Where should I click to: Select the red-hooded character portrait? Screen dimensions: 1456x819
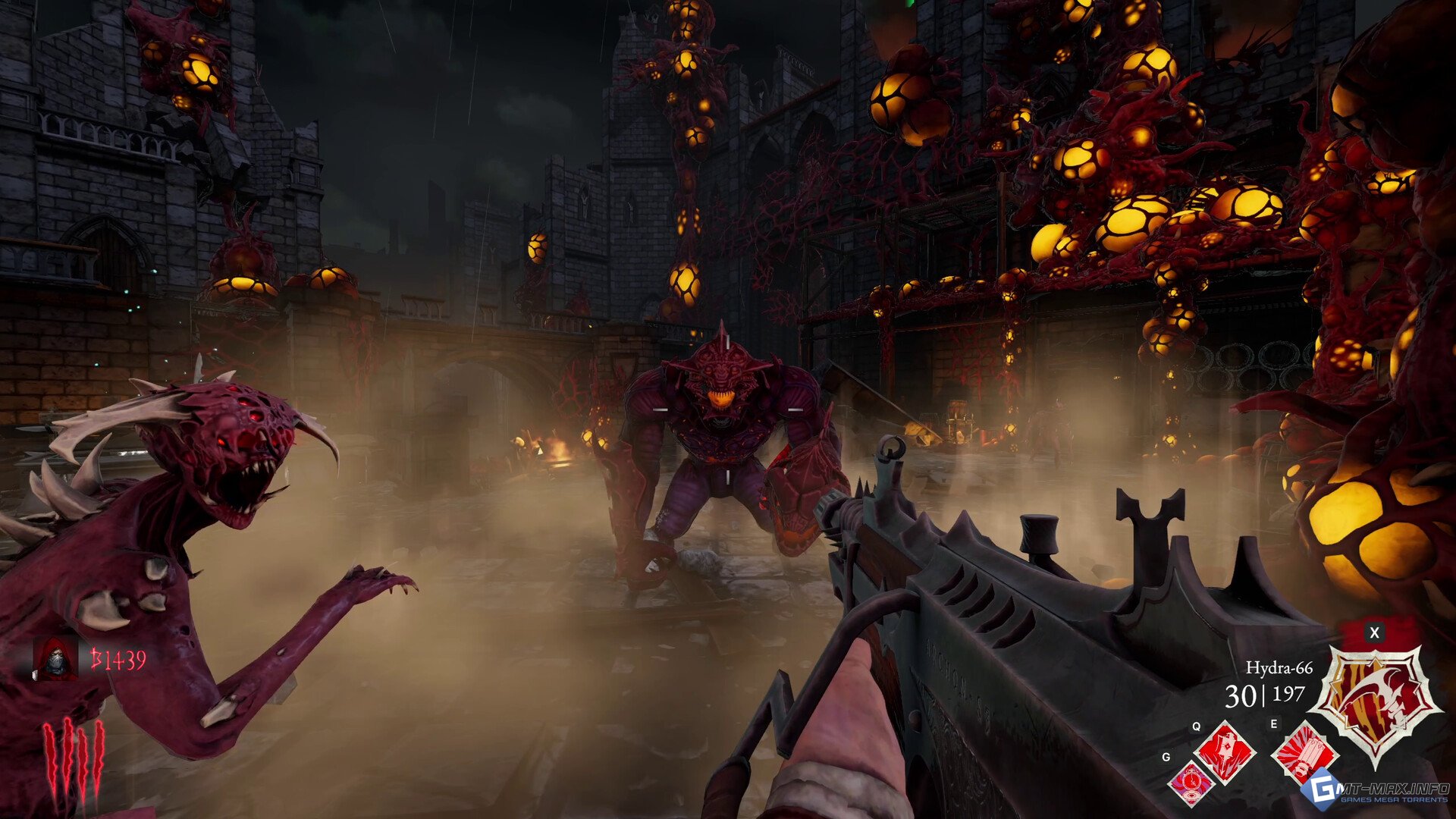click(55, 658)
